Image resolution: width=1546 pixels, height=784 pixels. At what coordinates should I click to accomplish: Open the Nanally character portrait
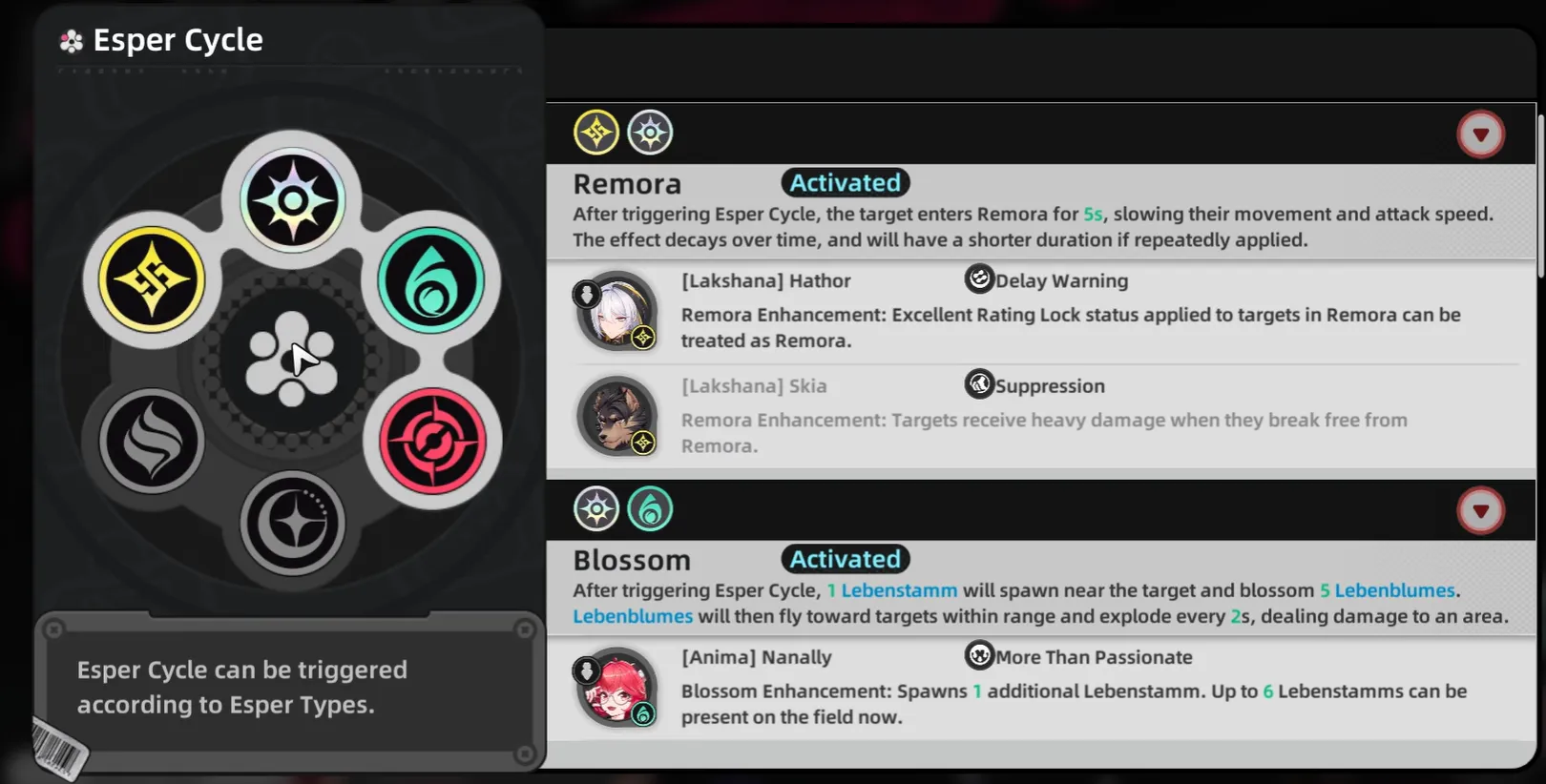tap(617, 688)
